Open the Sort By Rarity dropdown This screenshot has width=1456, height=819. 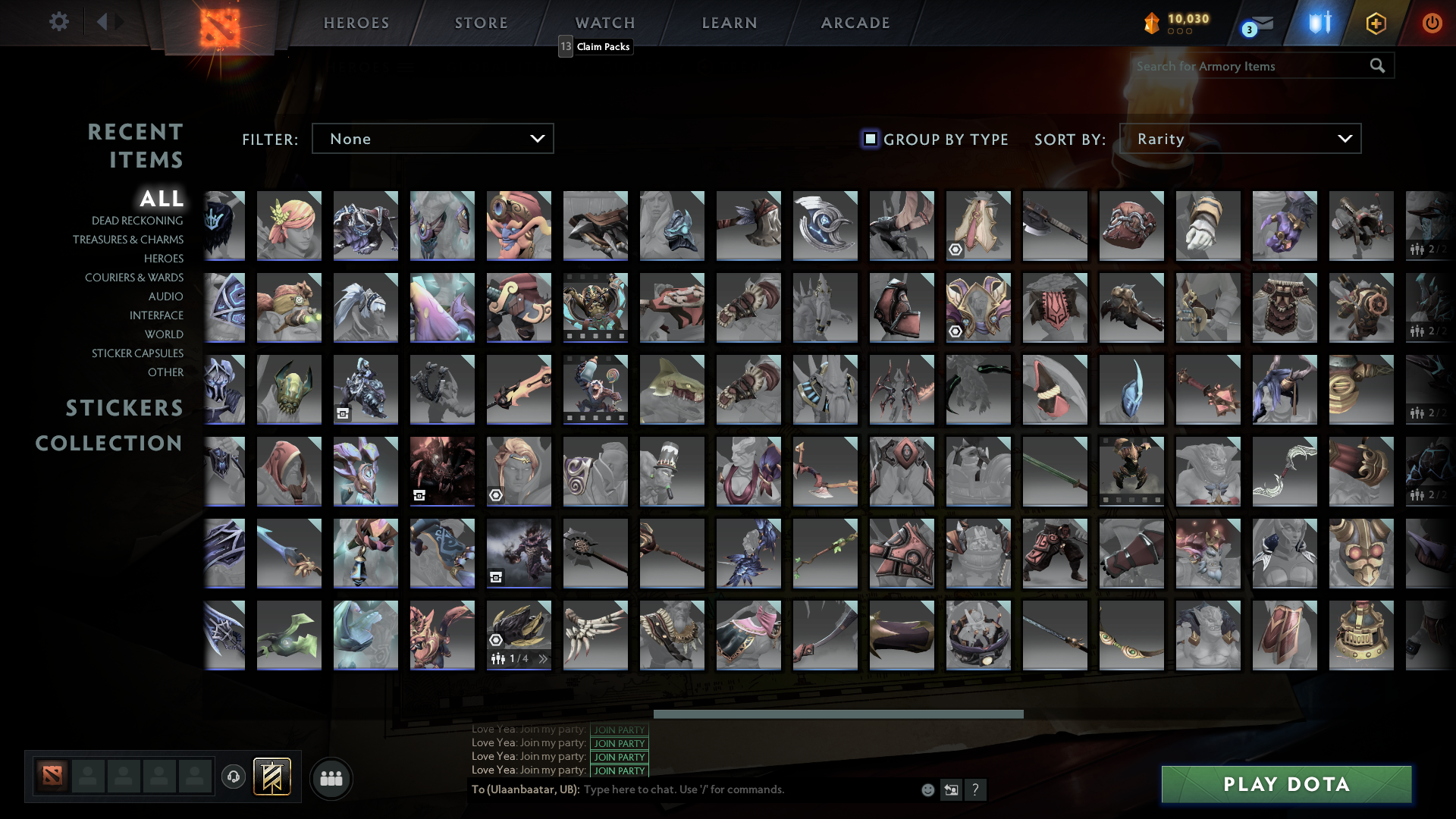(1239, 138)
